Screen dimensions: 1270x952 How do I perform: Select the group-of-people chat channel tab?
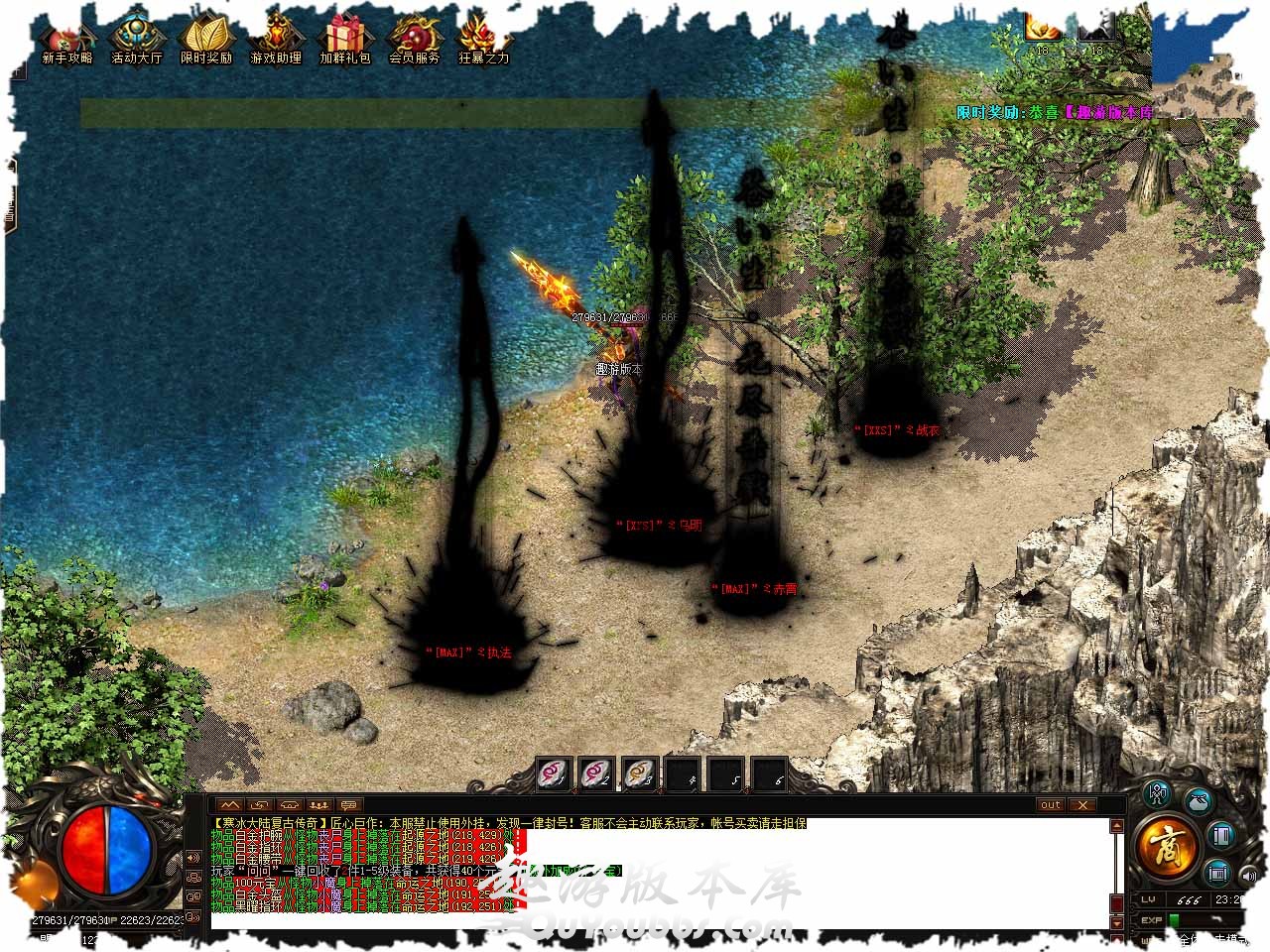(318, 805)
